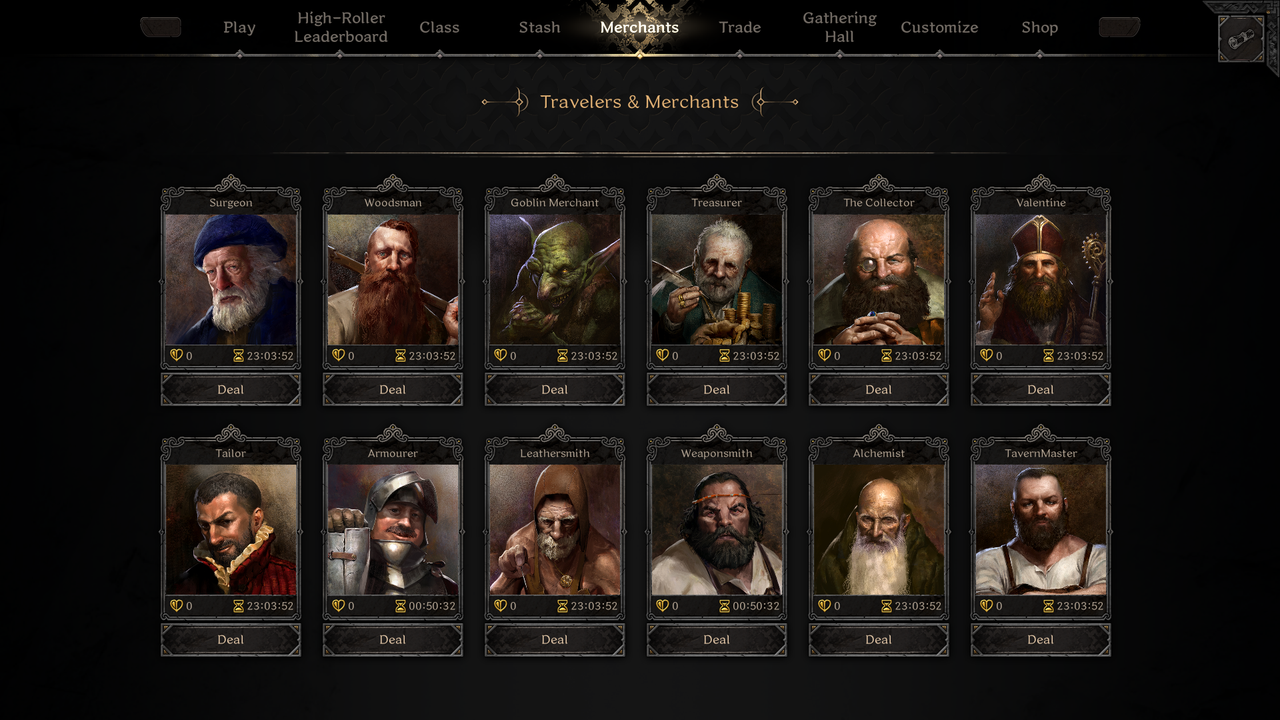Deal with the Goblin Merchant

pos(555,390)
